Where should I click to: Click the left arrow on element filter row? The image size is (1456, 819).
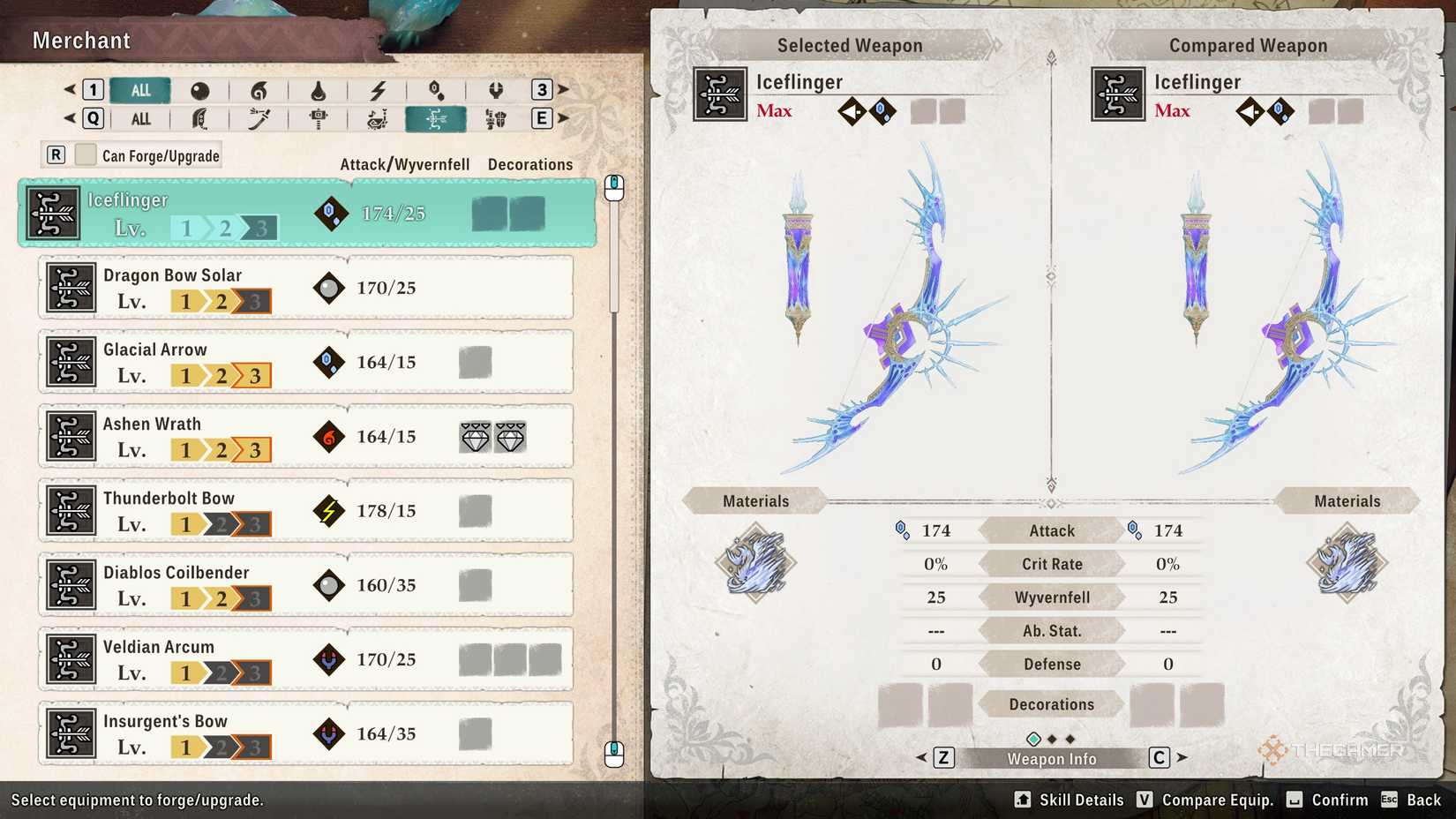[70, 89]
